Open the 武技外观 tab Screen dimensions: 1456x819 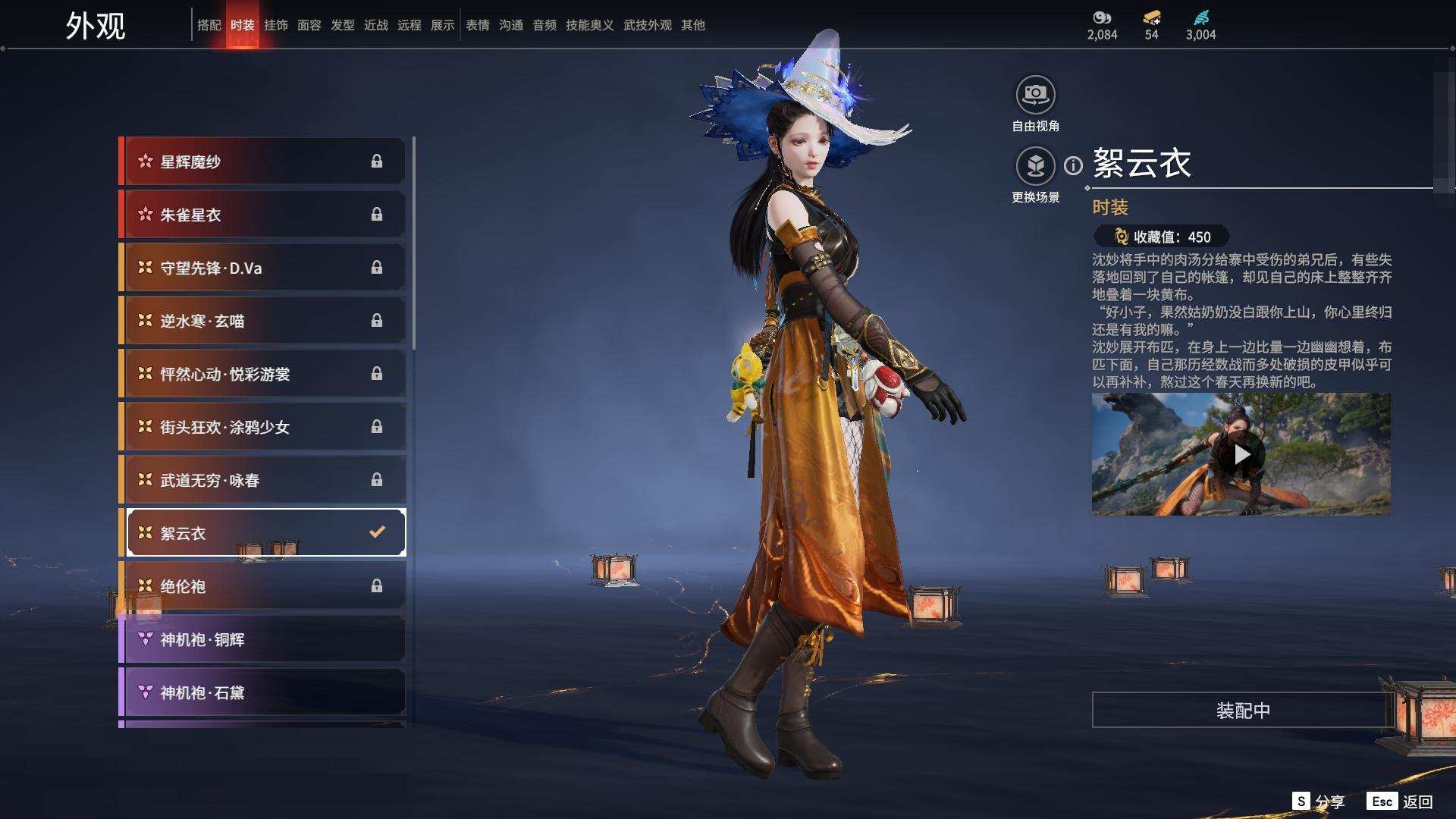click(x=647, y=25)
